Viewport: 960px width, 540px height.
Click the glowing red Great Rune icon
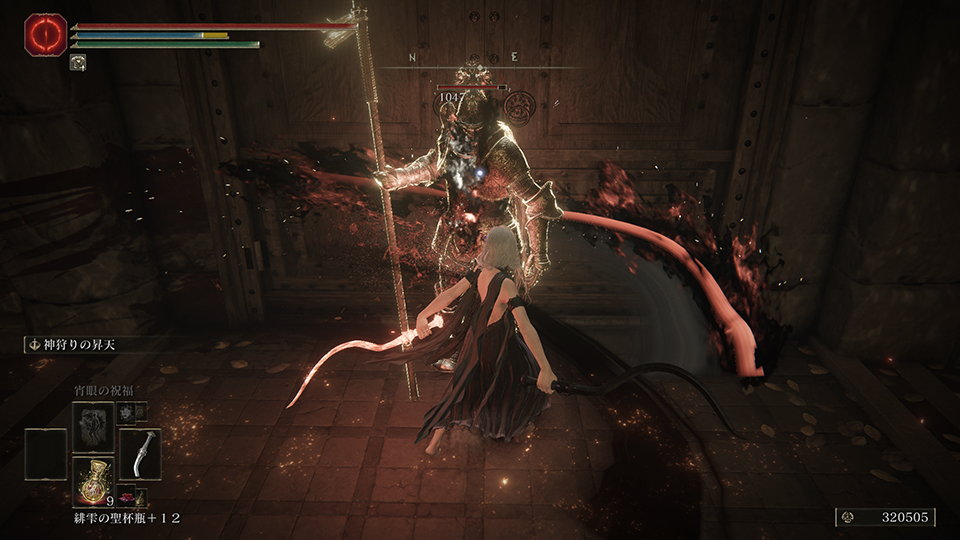click(45, 33)
